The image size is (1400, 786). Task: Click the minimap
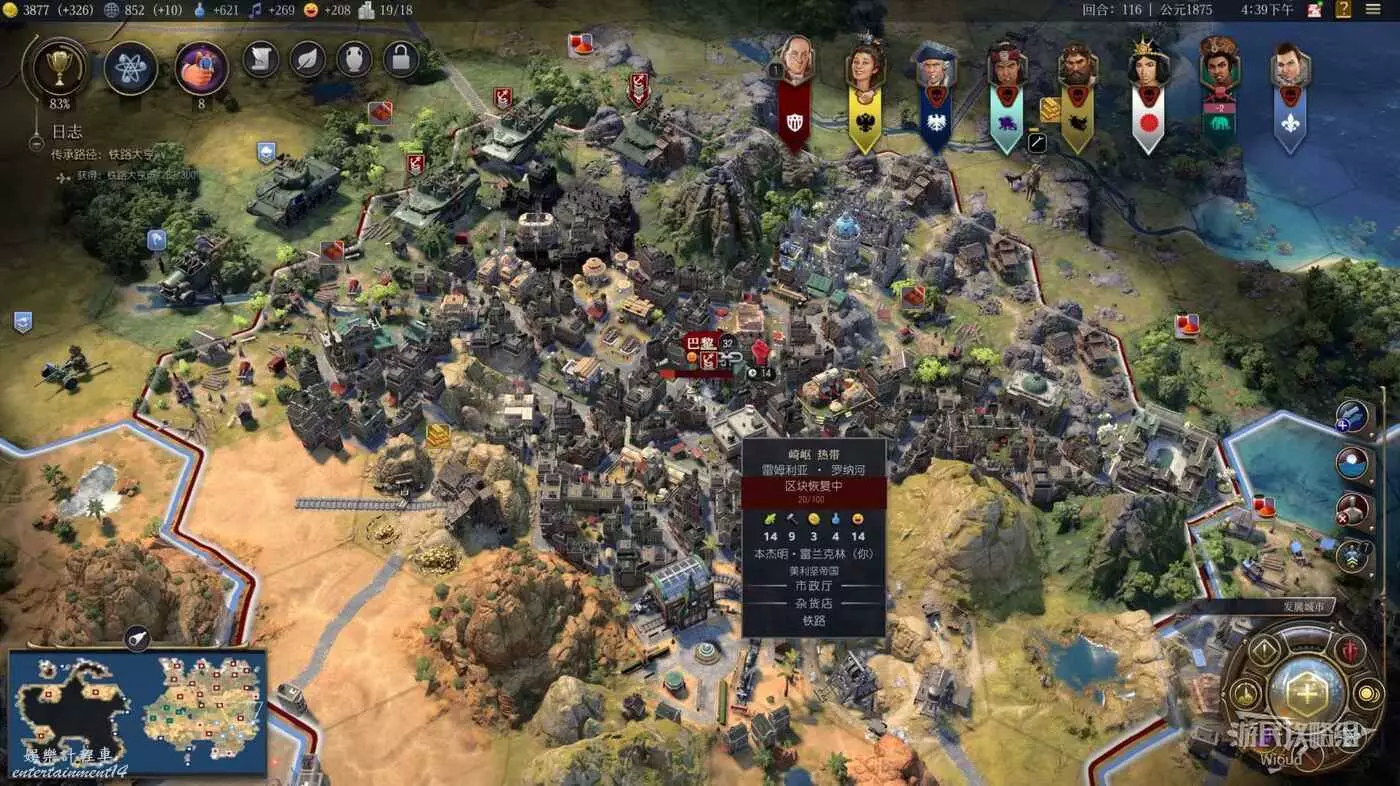[137, 712]
